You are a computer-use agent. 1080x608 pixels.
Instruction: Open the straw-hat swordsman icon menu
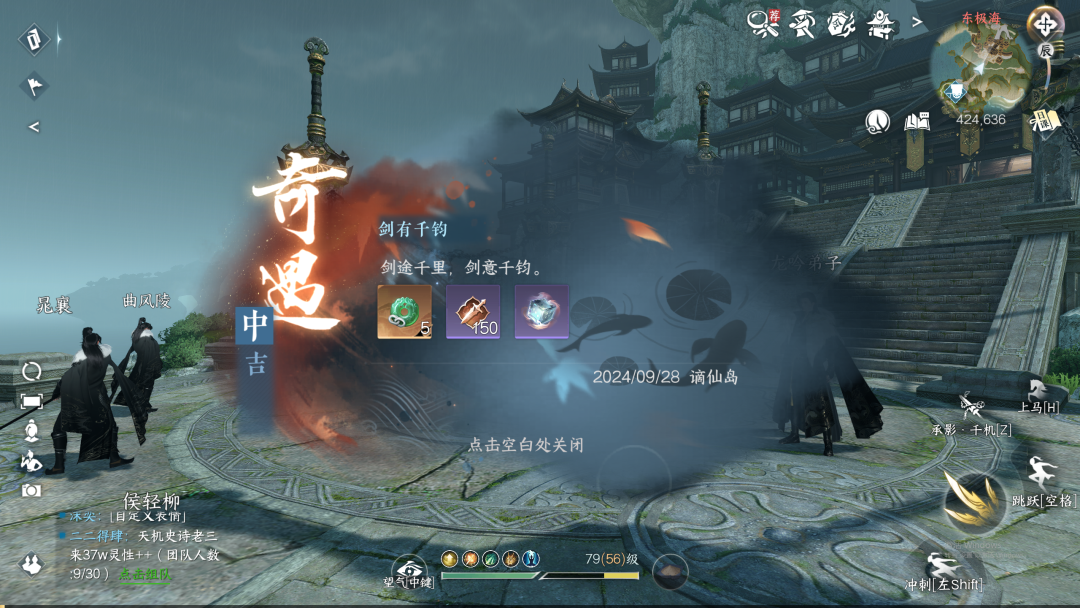tap(802, 22)
